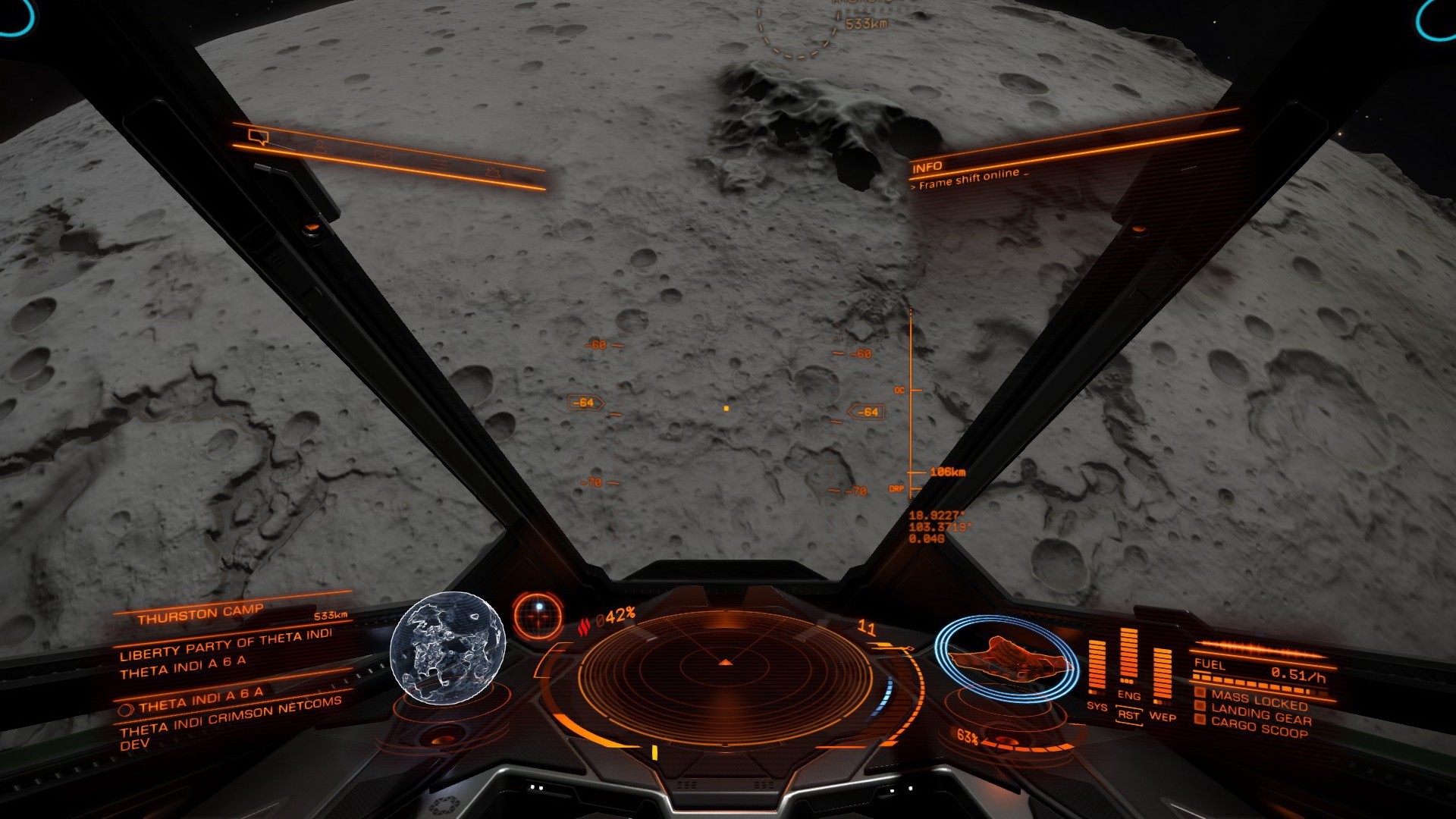Switch to the contacts person tab
The width and height of the screenshot is (1456, 819).
coord(321,147)
